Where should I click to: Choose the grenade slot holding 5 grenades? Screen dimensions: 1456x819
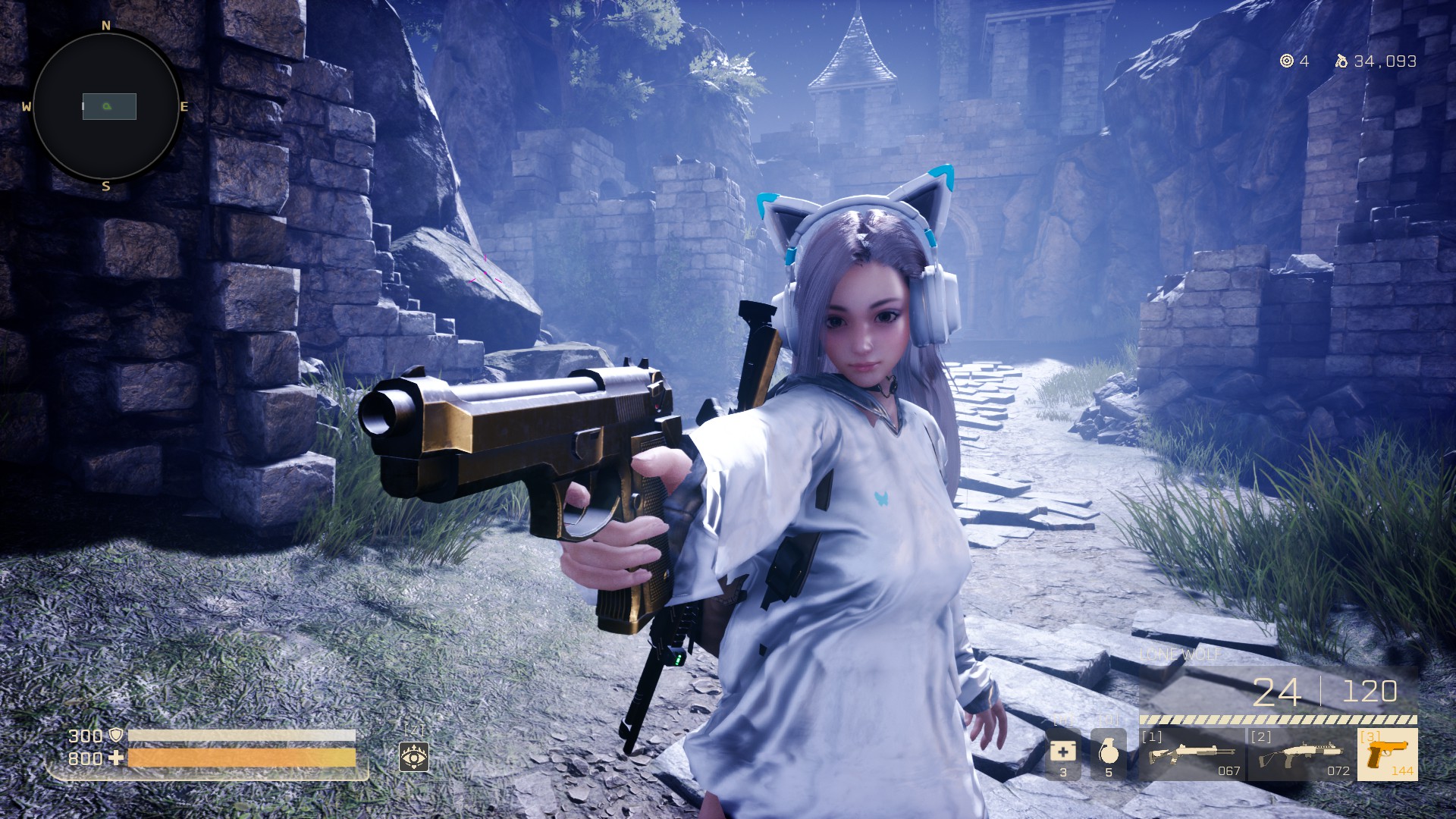pos(1108,754)
